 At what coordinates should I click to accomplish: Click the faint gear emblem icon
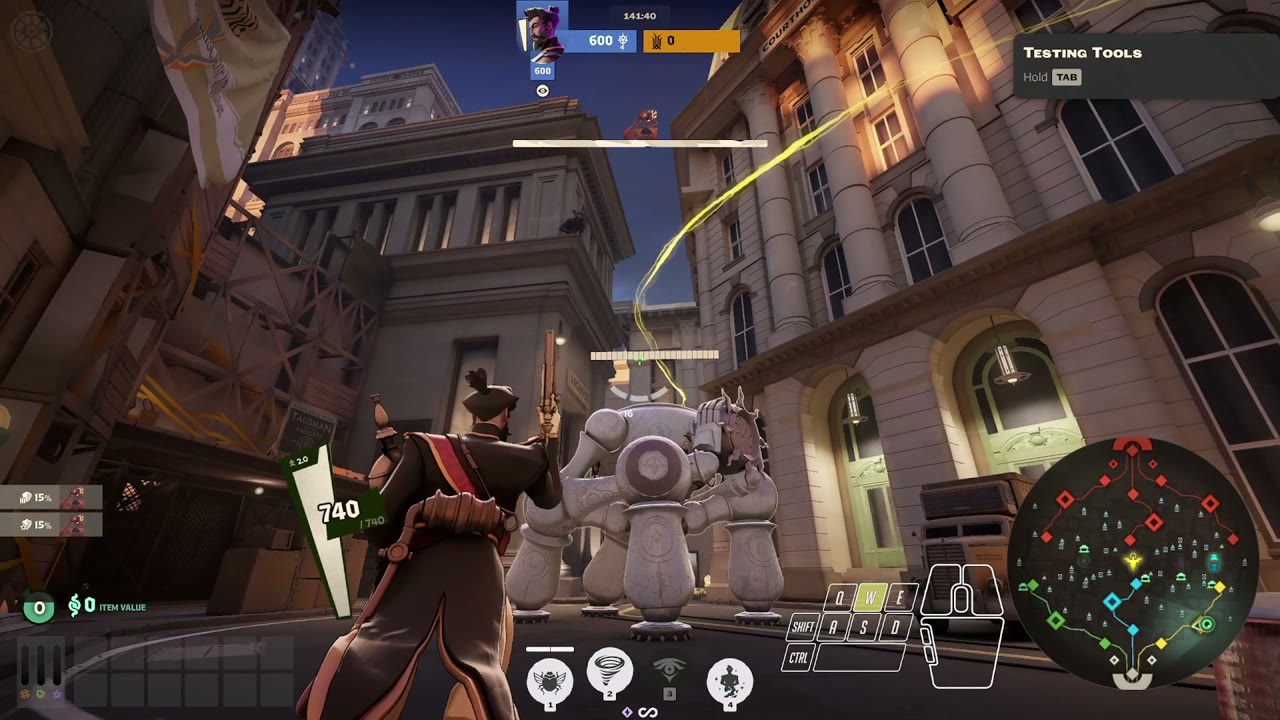pyautogui.click(x=30, y=30)
